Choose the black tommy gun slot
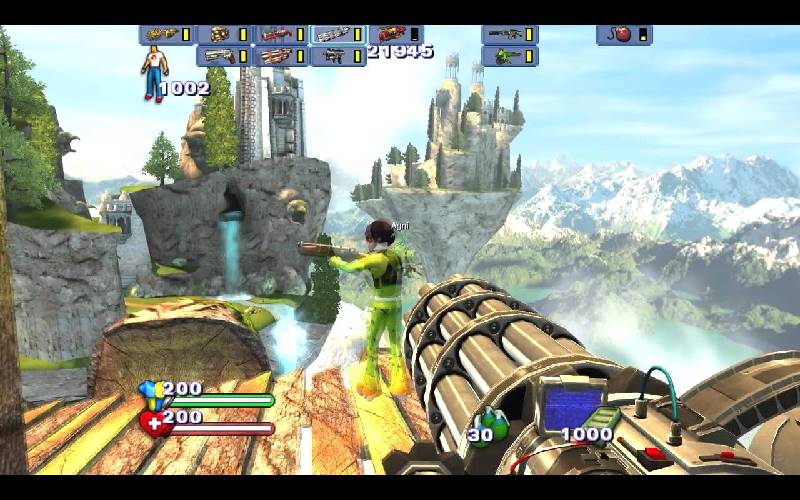This screenshot has height=500, width=800. point(338,56)
